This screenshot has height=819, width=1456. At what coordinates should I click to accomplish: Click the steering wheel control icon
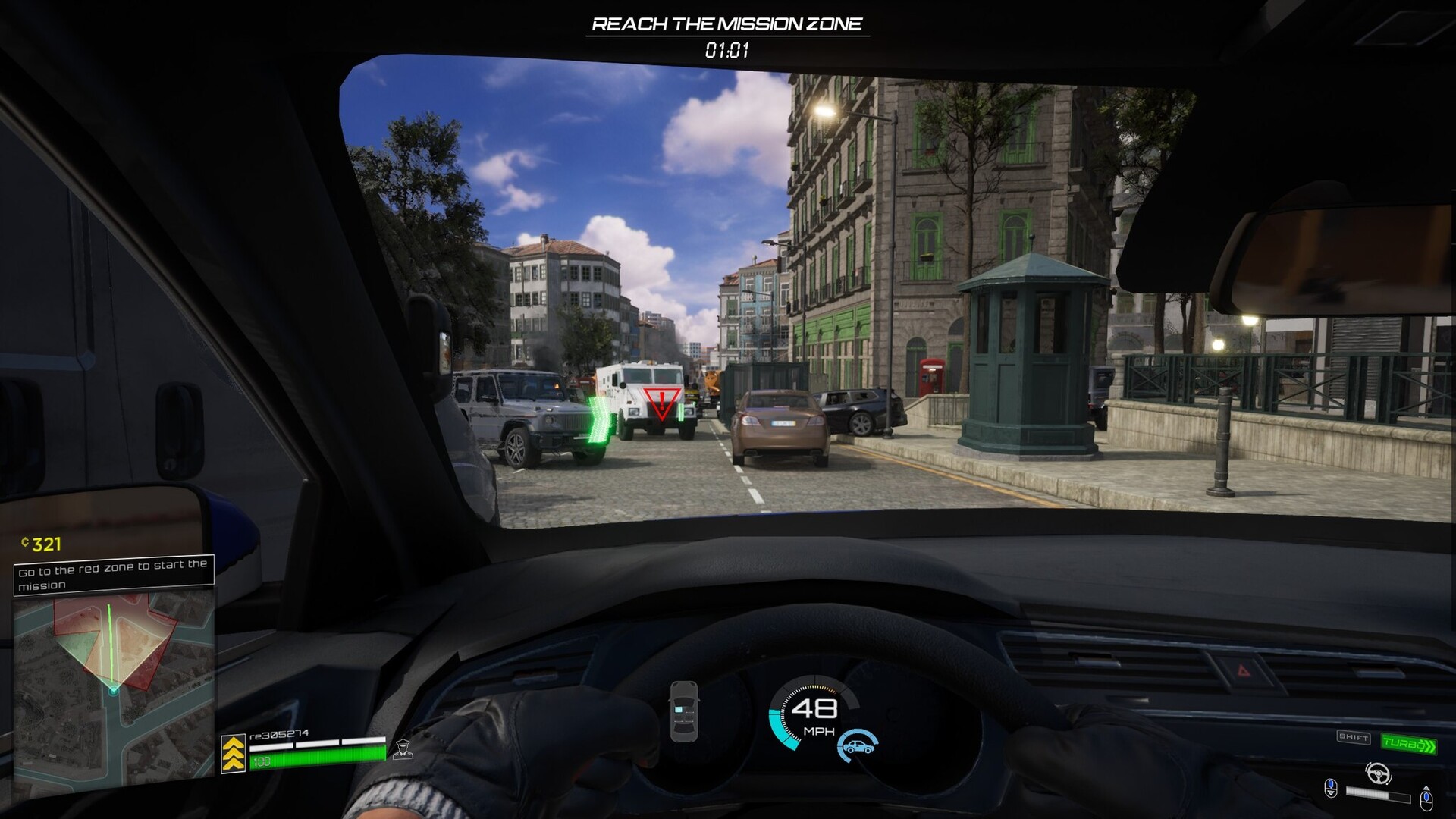pos(1379,772)
